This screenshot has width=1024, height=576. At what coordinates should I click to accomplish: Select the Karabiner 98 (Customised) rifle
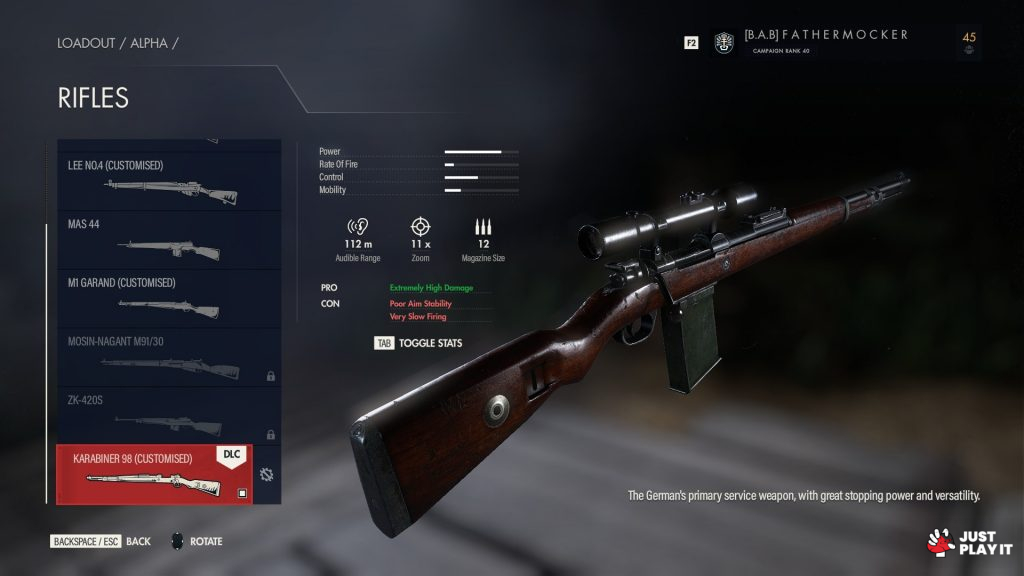point(154,474)
